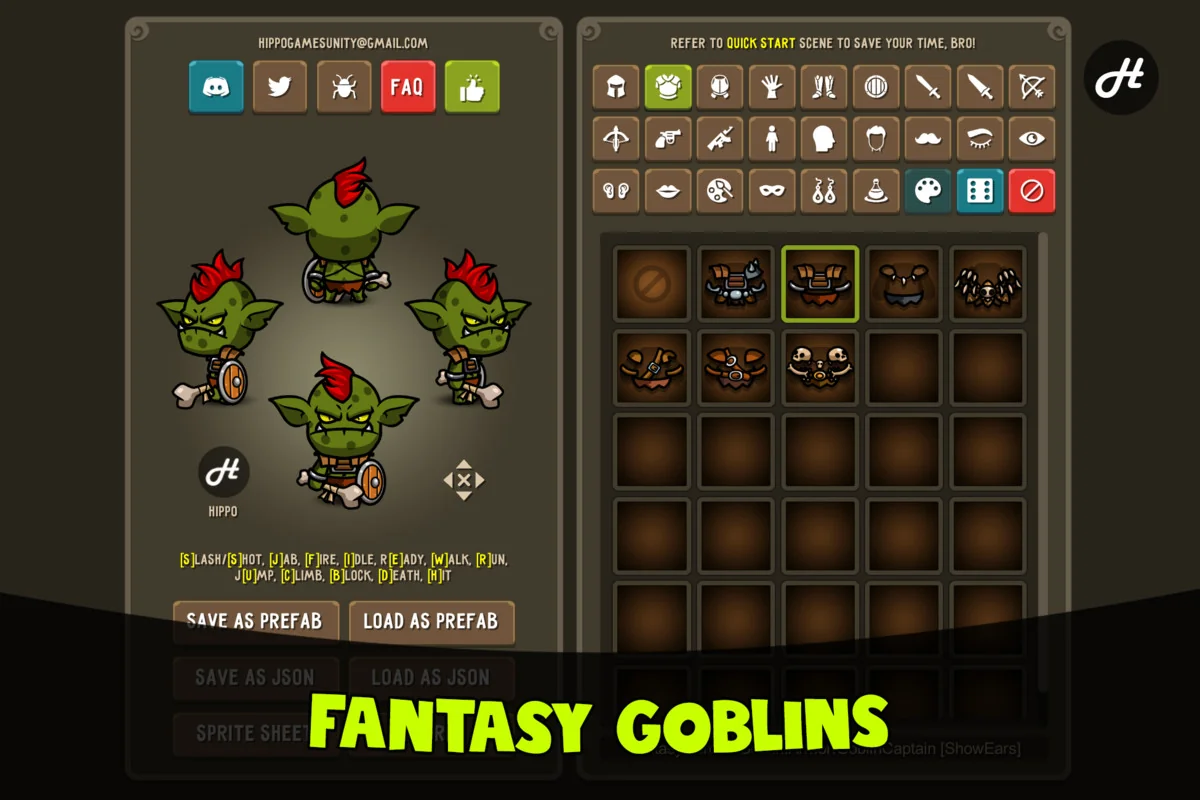Click the red reset prohibition button
Viewport: 1200px width, 800px height.
(x=1032, y=191)
